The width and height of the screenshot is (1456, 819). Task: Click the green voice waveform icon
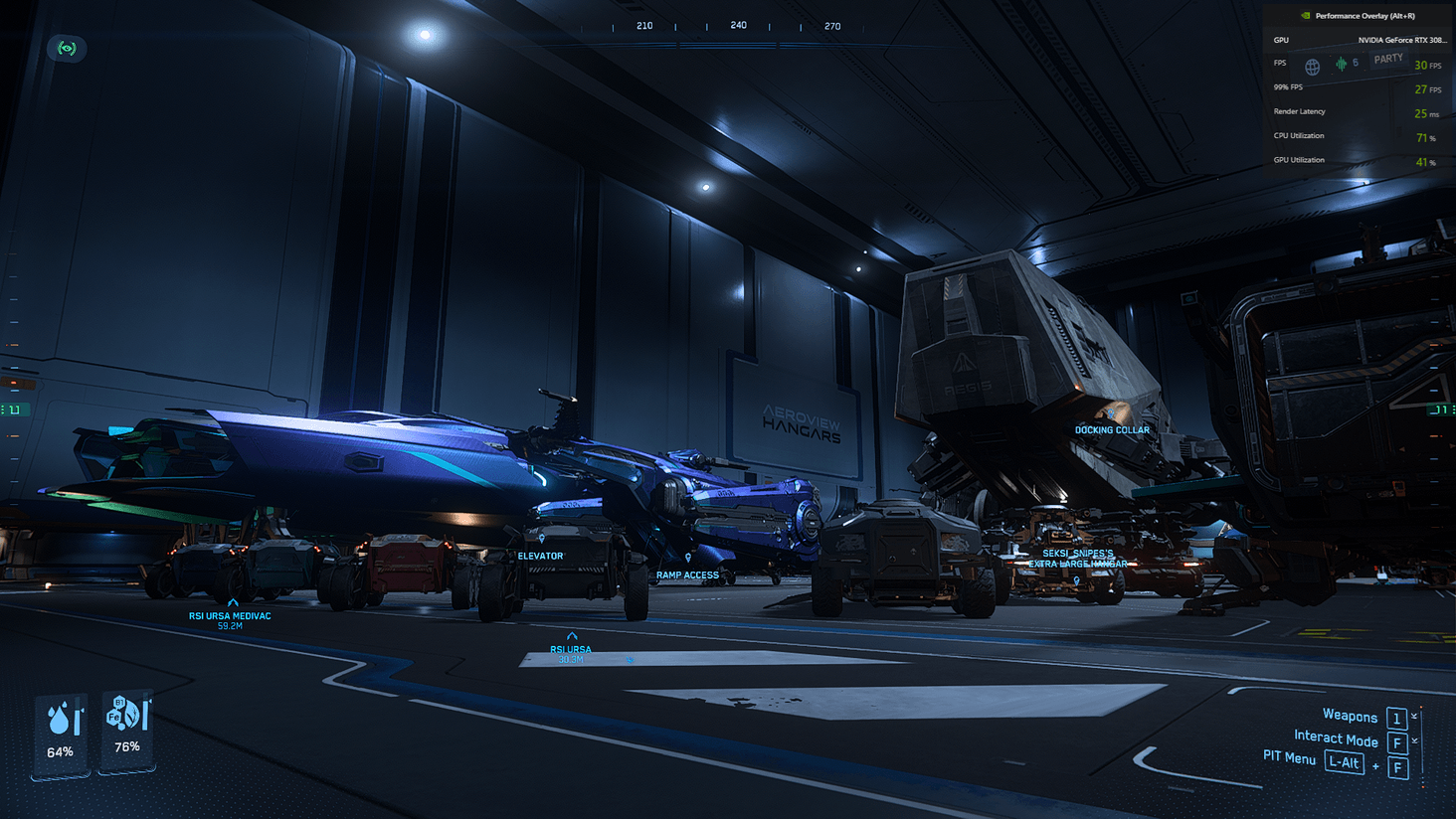click(1341, 65)
